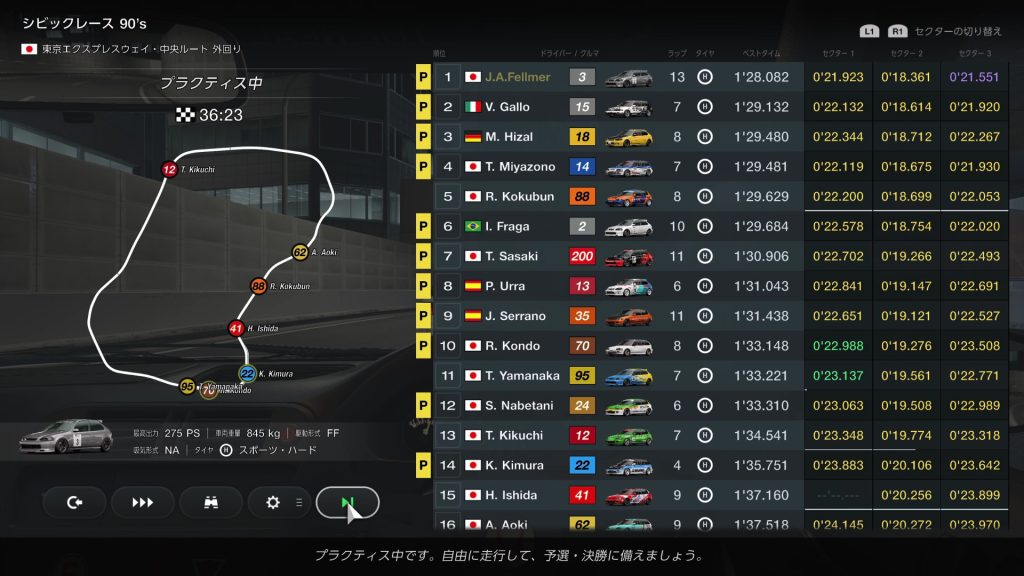The height and width of the screenshot is (576, 1024).
Task: Click car 12 marker on track map
Action: click(169, 169)
